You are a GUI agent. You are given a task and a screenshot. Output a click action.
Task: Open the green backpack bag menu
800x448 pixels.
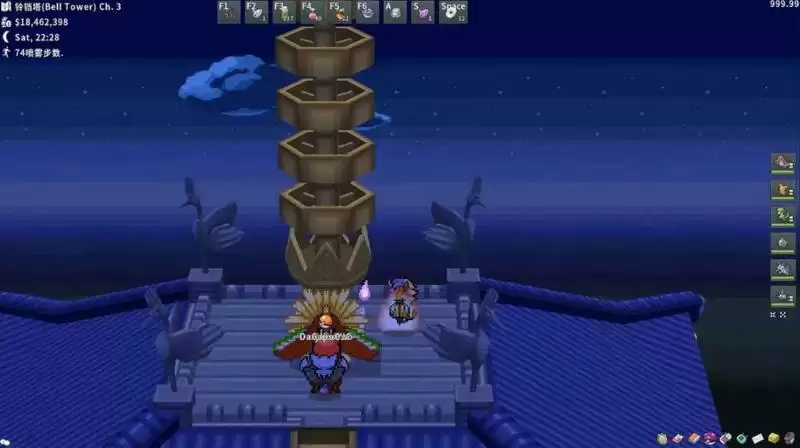pyautogui.click(x=663, y=438)
